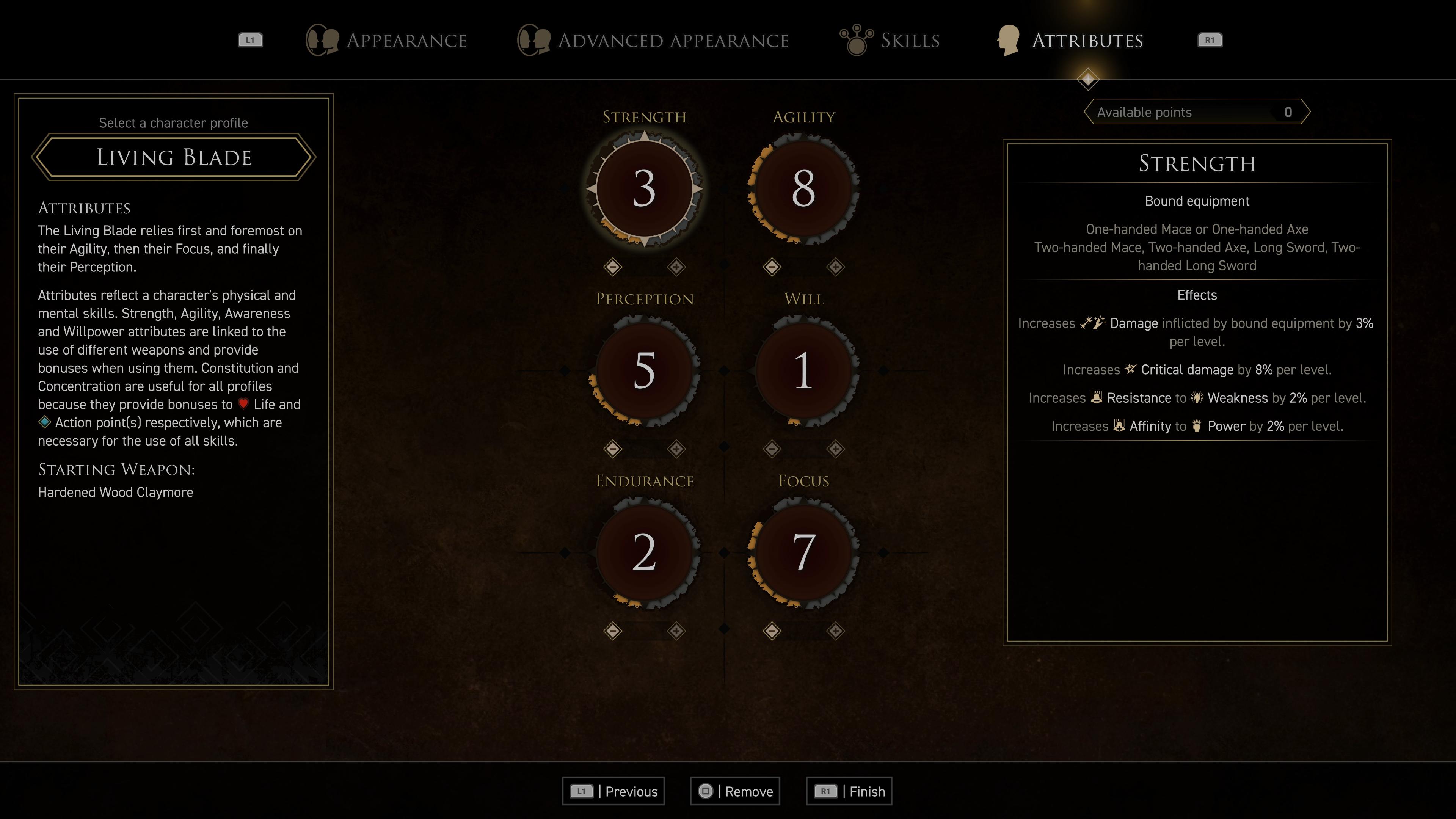
Task: Decrease Strength with its minus diamond
Action: click(613, 267)
